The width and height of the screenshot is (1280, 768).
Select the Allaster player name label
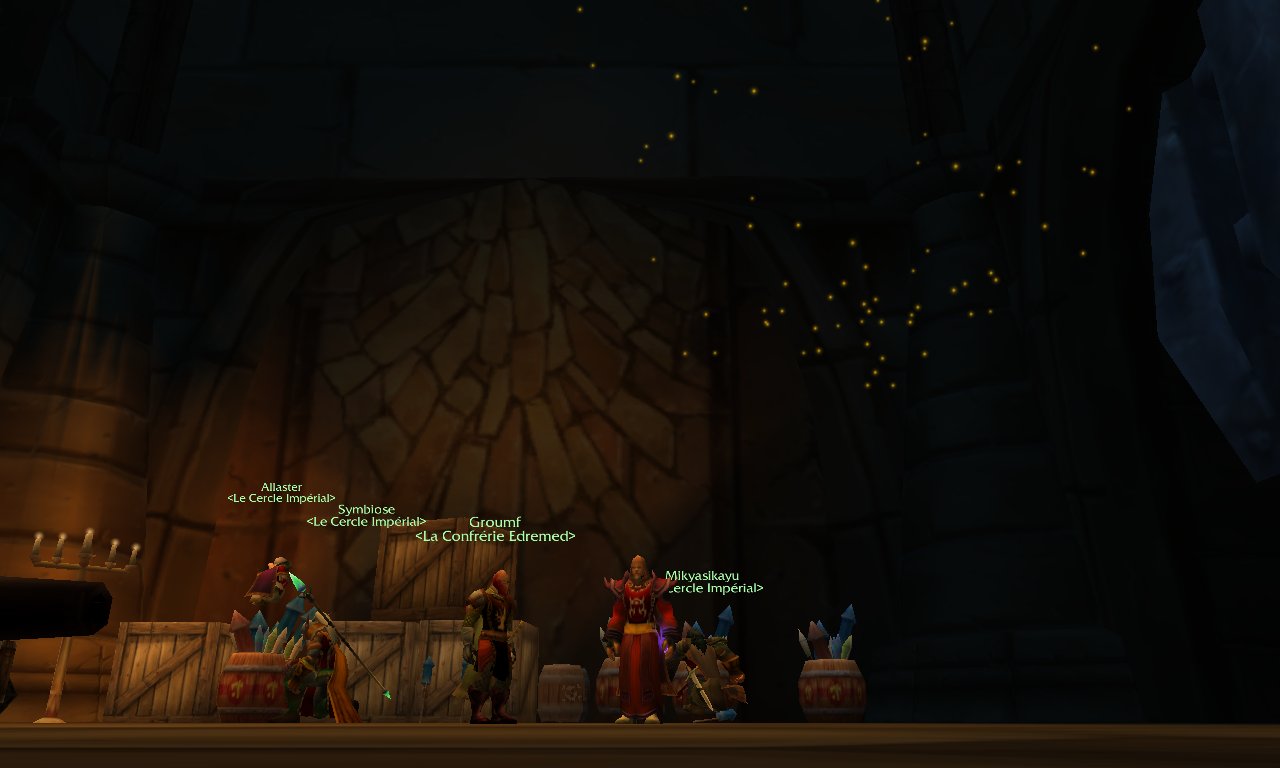coord(281,487)
